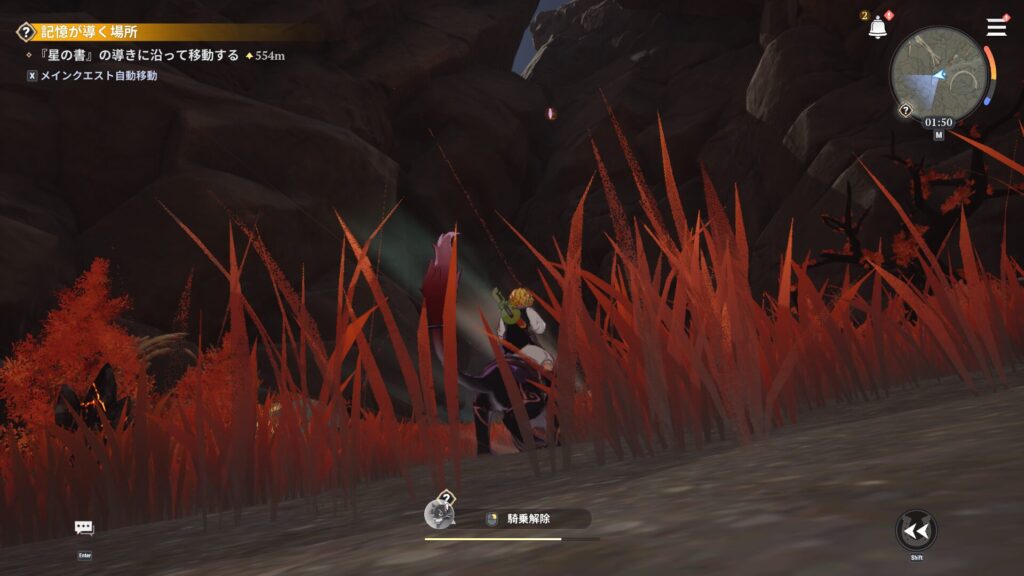The height and width of the screenshot is (576, 1024).
Task: Select the mount portrait icon with question mark
Action: [439, 513]
